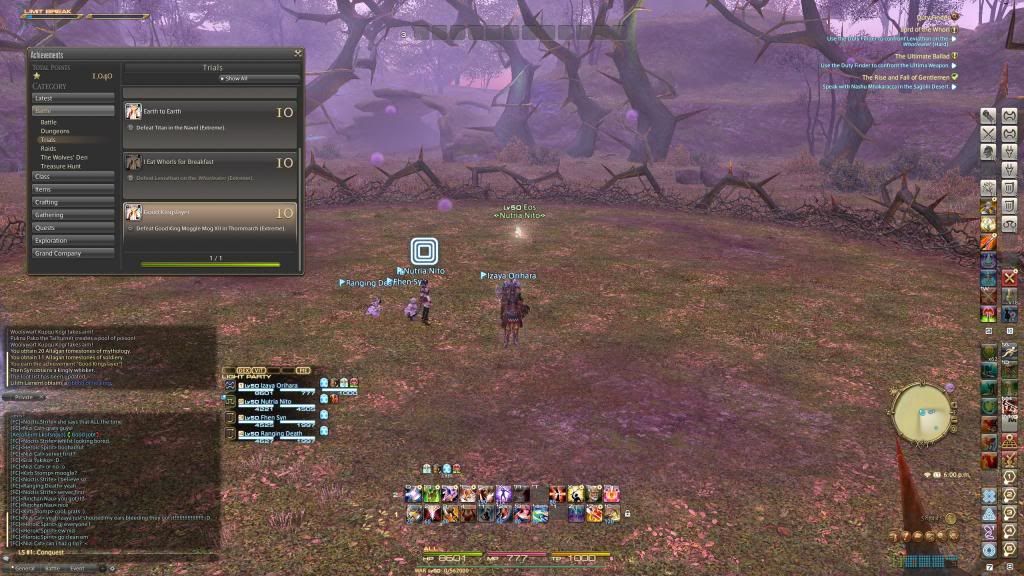Select the Dungeons subcategory

55,131
